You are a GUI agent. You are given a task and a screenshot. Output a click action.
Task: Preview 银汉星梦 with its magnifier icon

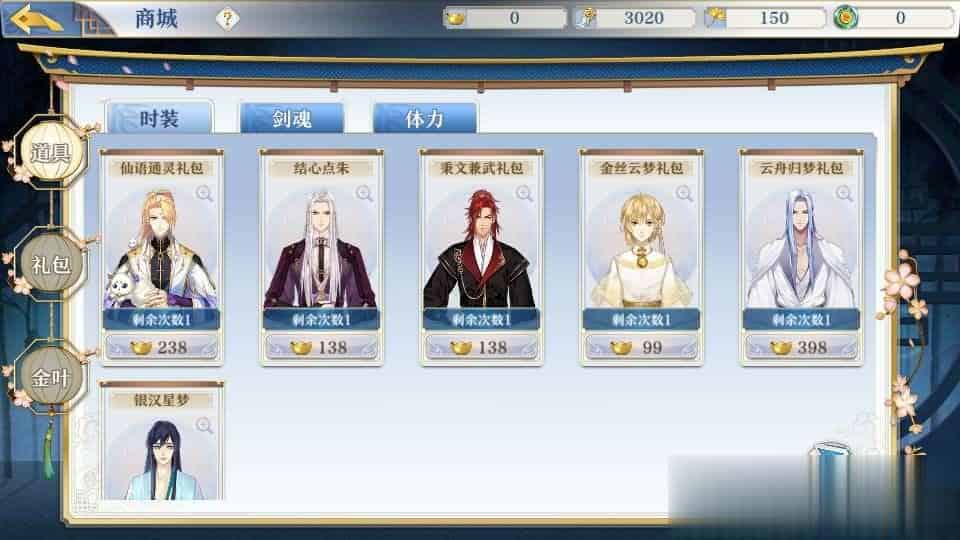coord(204,425)
